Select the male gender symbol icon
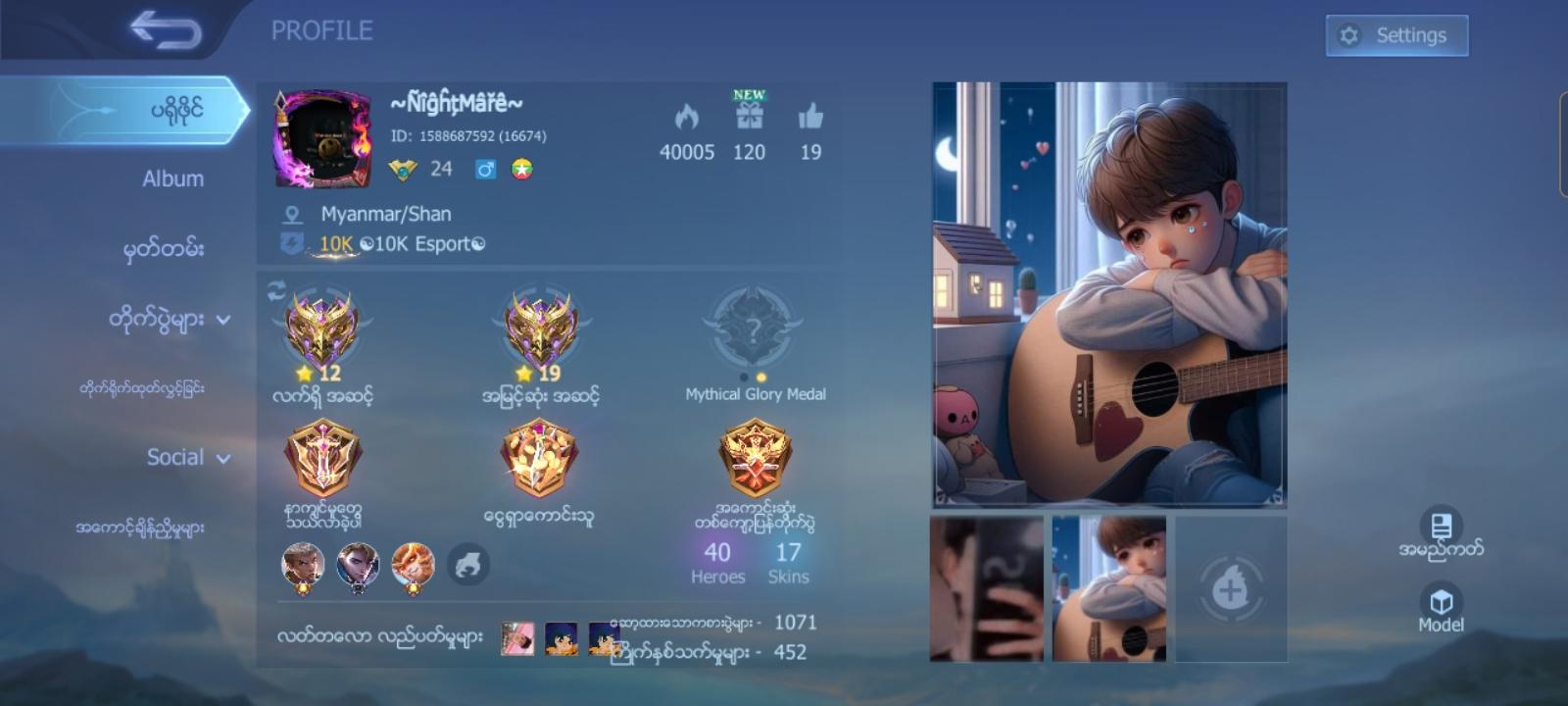This screenshot has width=1568, height=706. click(487, 168)
